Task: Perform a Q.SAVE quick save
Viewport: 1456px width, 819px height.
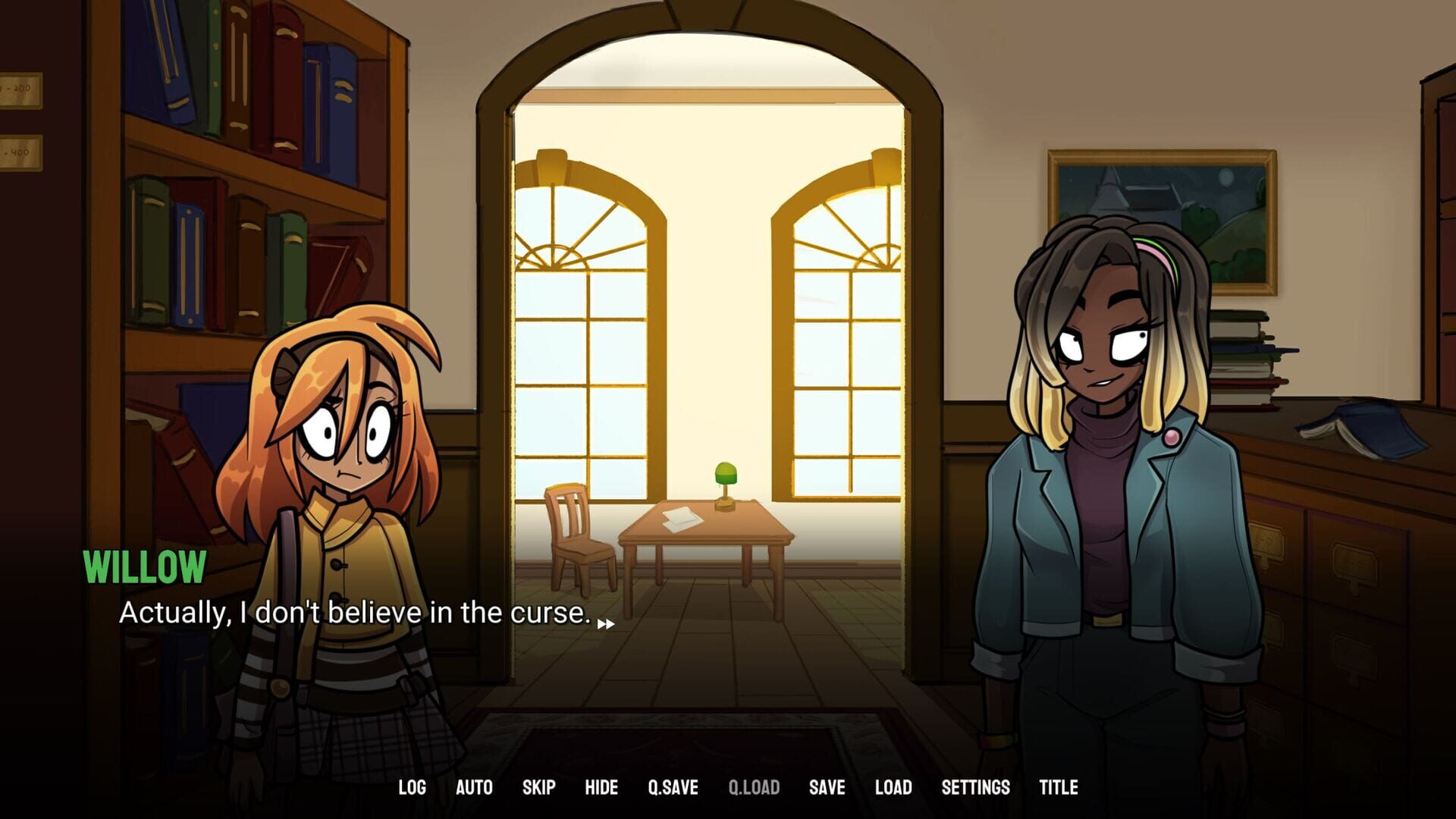Action: pyautogui.click(x=672, y=787)
